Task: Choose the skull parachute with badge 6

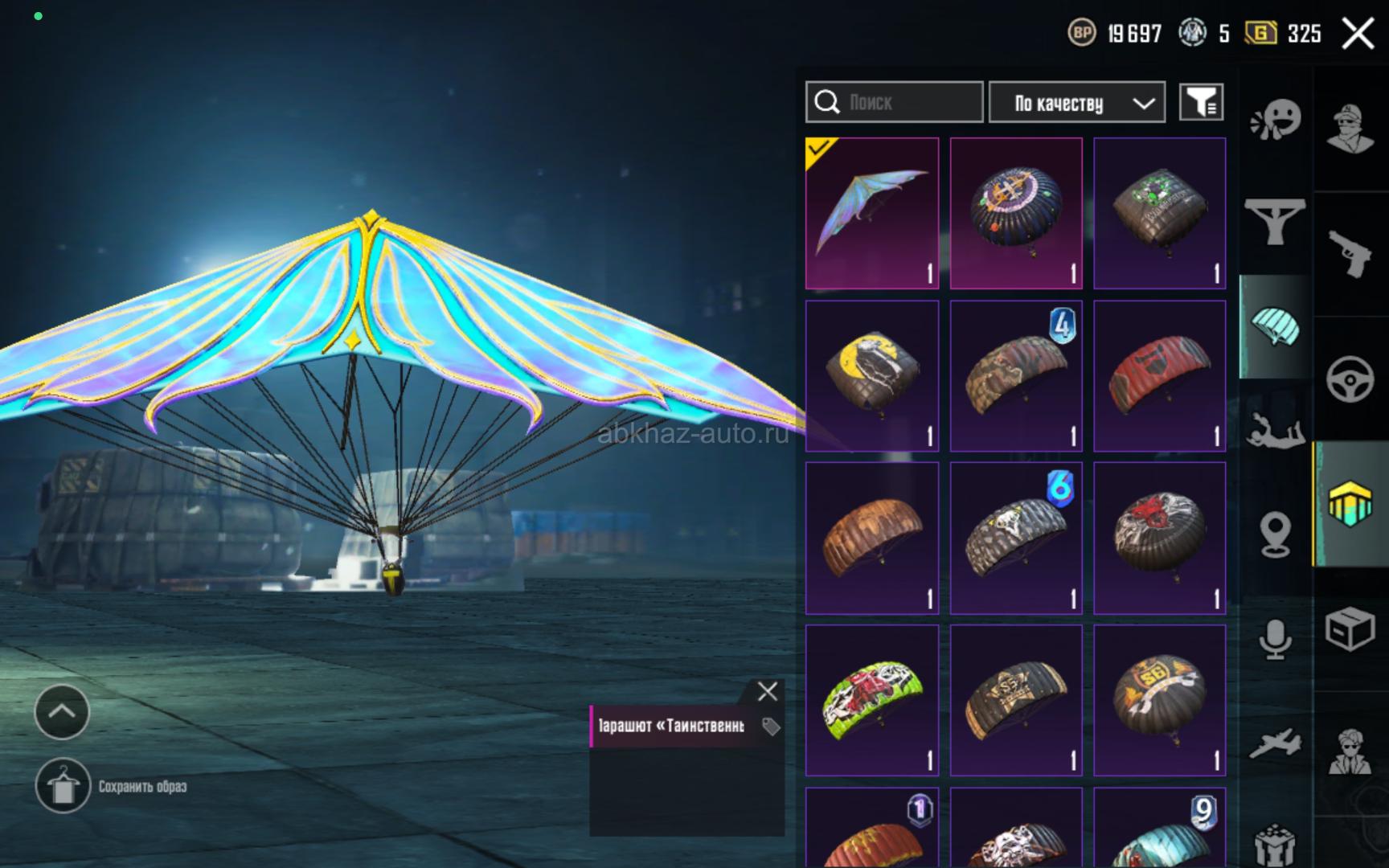Action: coord(1016,538)
